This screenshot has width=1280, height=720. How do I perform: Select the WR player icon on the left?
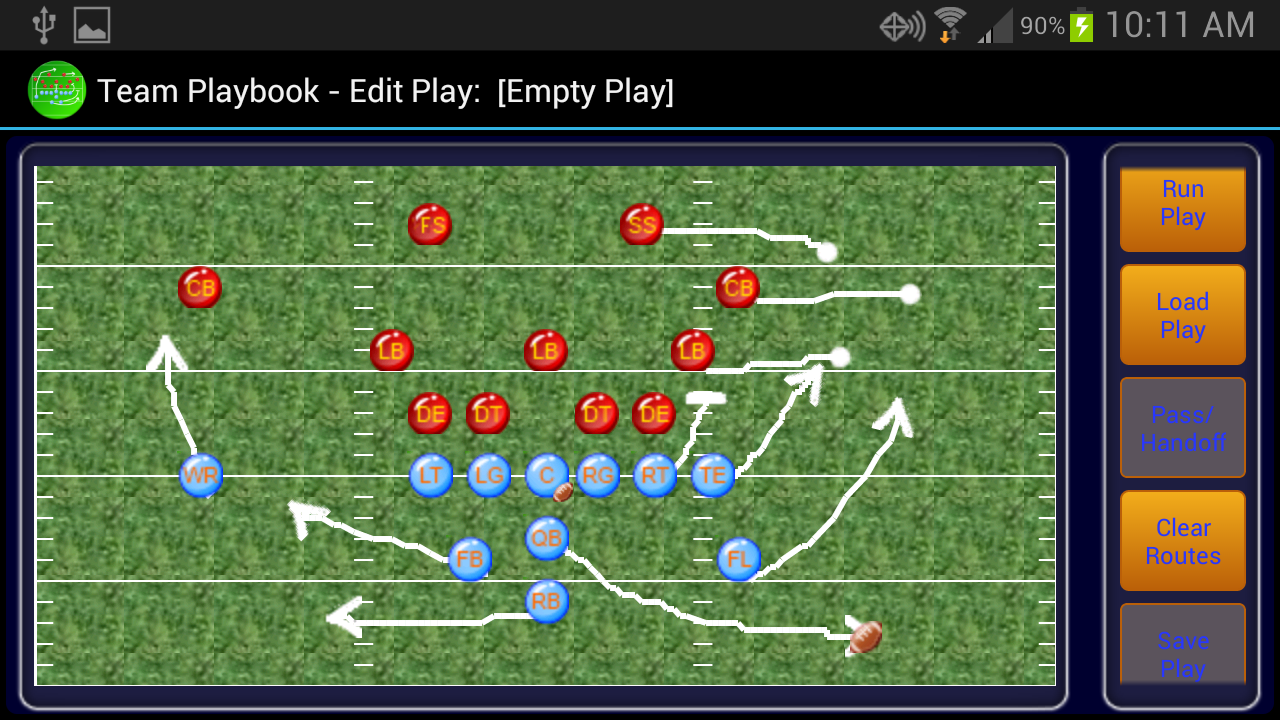click(200, 476)
